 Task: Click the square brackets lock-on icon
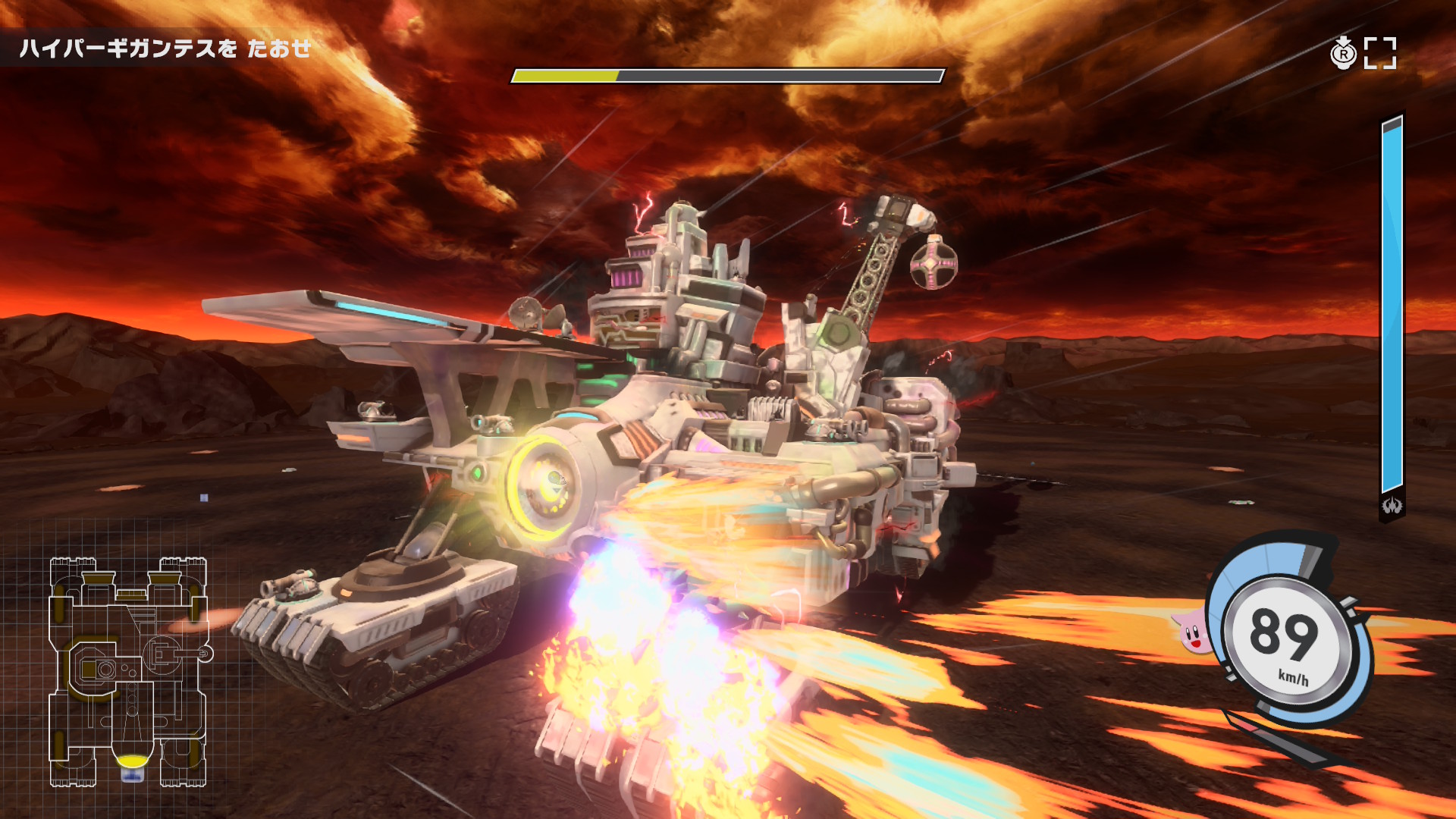[x=1379, y=53]
